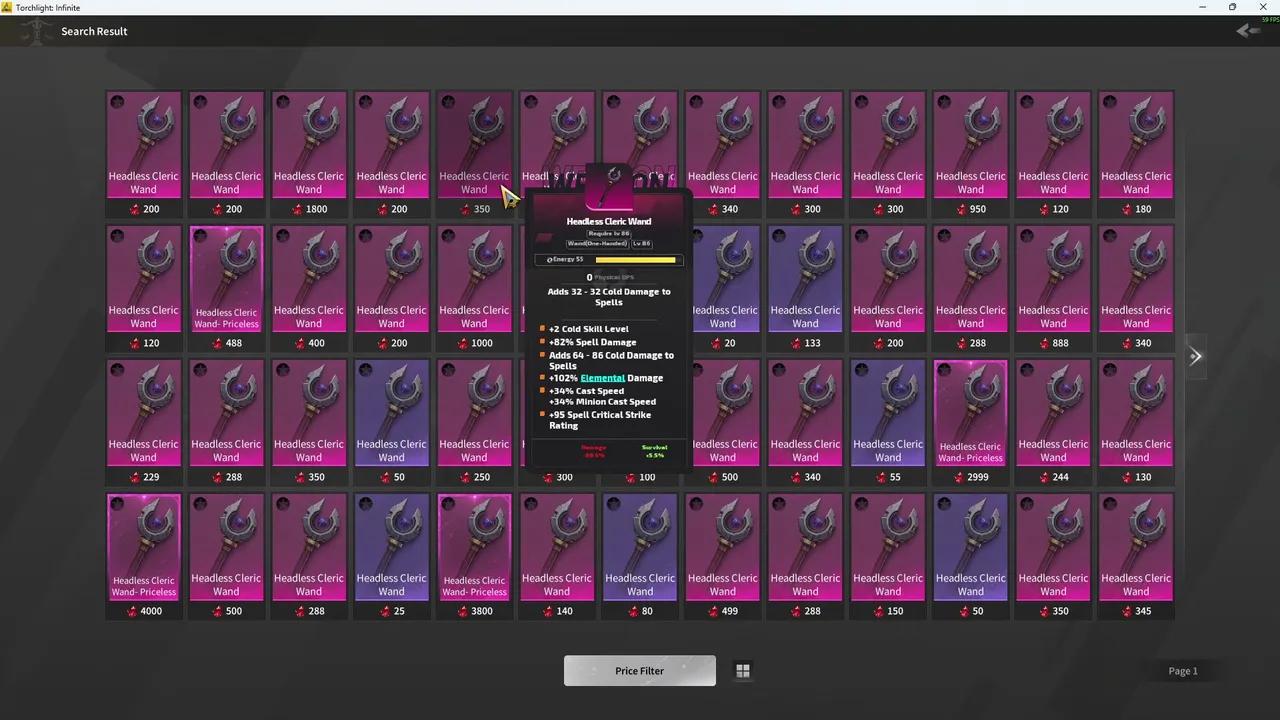Click the flame icon next to the 4000 price
Screen dimensions: 1280x720
tap(133, 611)
